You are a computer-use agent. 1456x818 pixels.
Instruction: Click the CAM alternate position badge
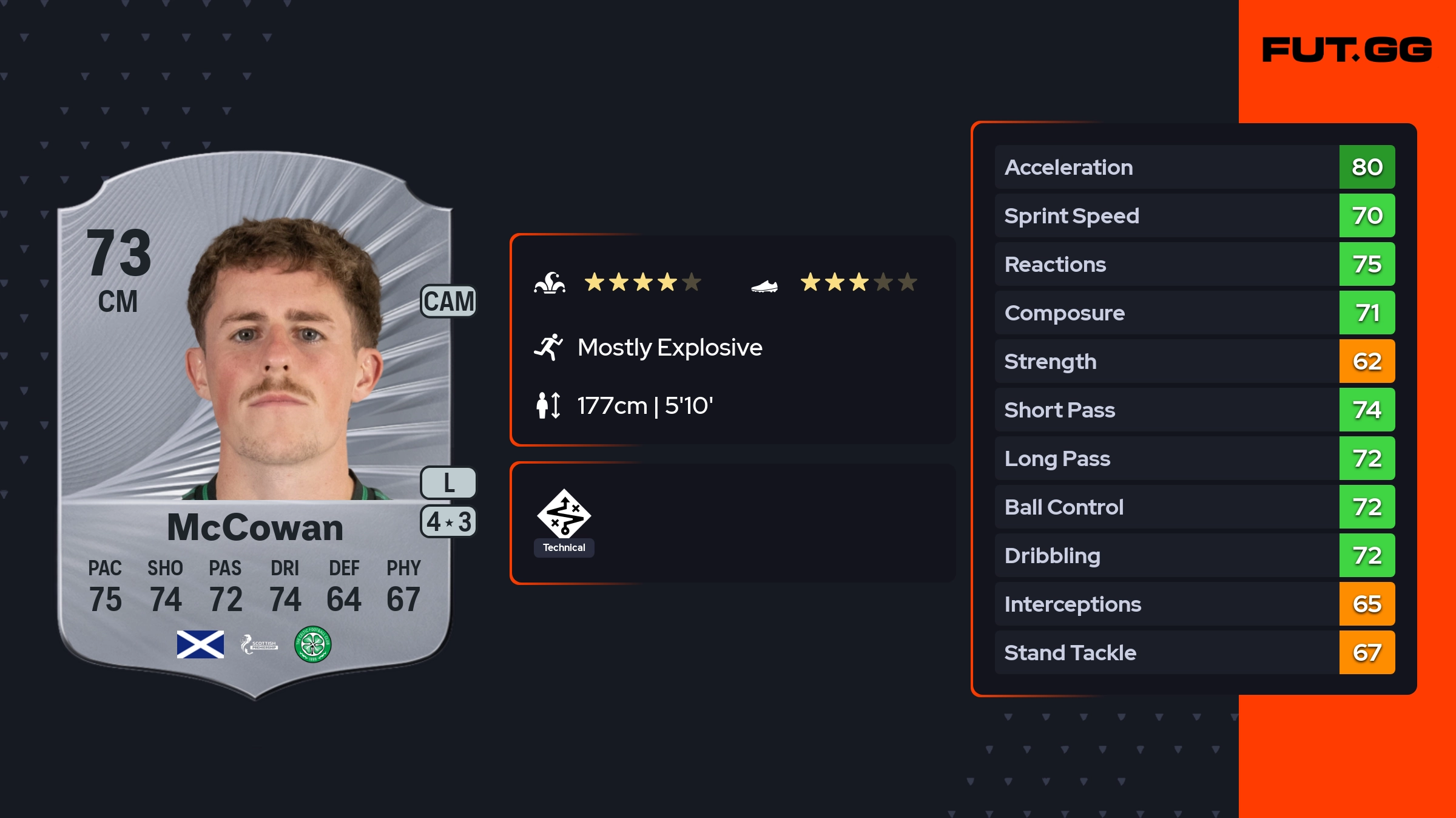(x=448, y=302)
